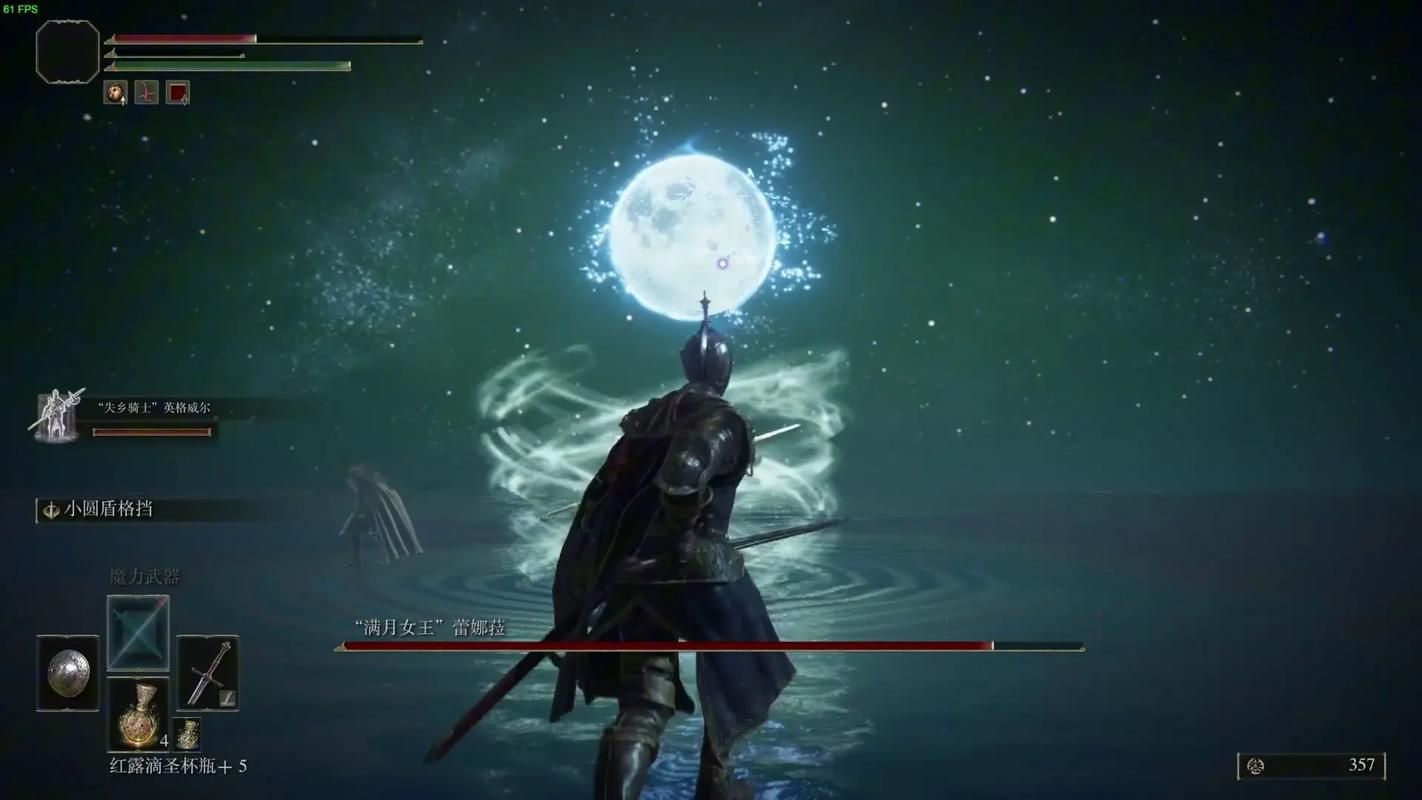Select summoned knight Engvall's portrait
The height and width of the screenshot is (800, 1422).
click(x=58, y=415)
